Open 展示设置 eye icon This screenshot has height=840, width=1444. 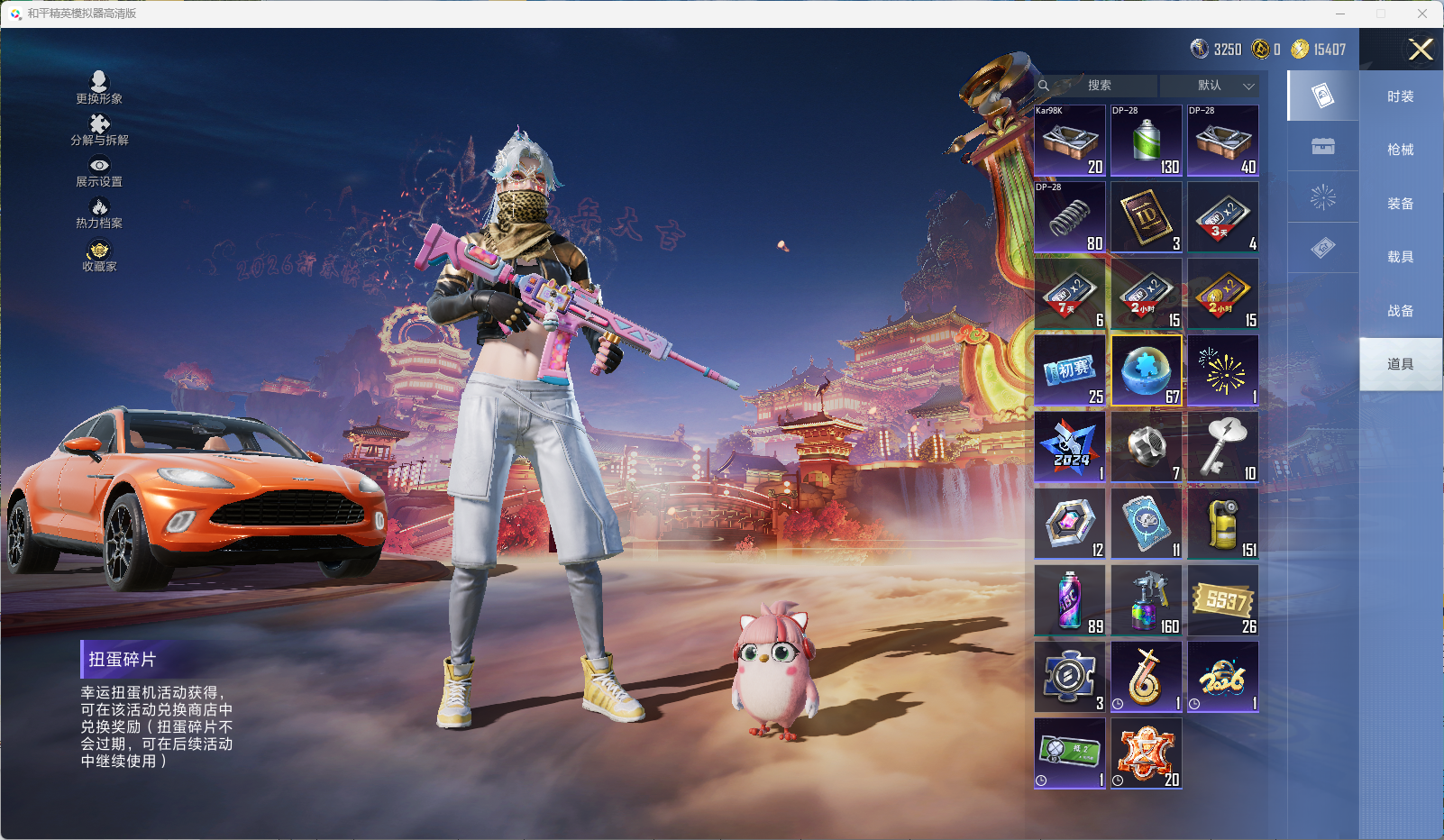click(99, 171)
